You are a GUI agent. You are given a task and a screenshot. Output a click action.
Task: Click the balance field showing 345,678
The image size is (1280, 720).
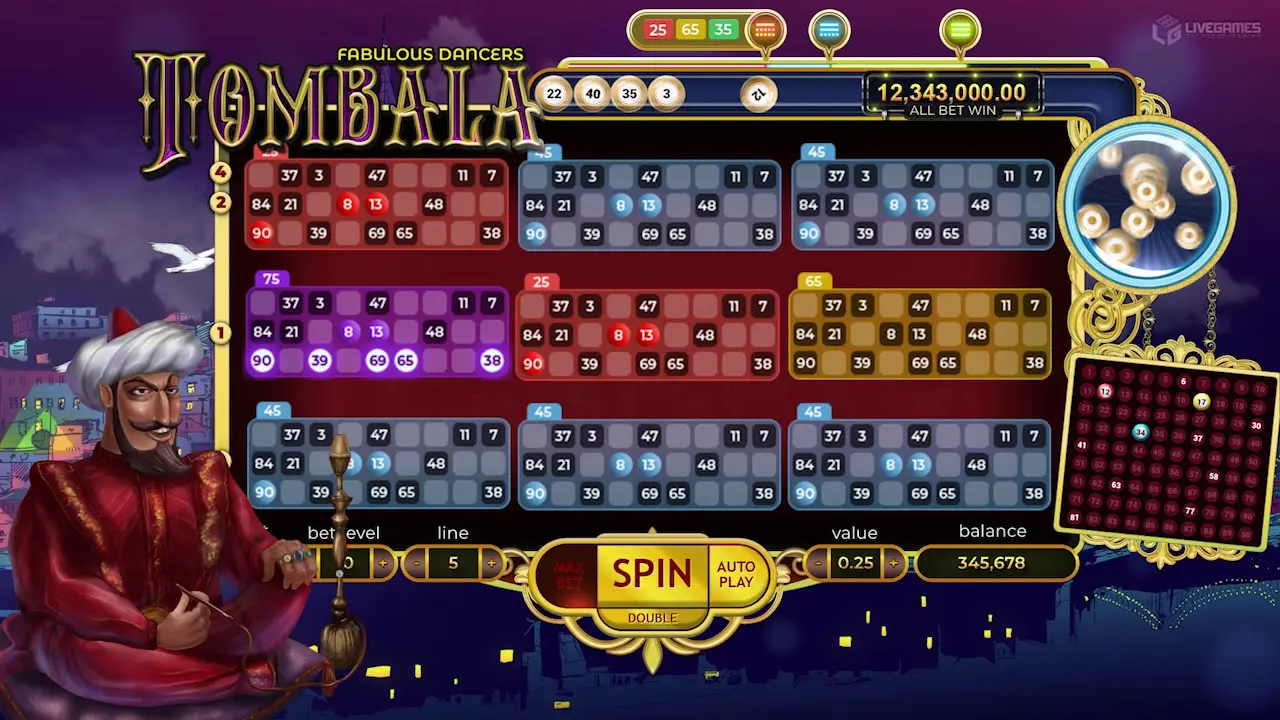[x=995, y=563]
